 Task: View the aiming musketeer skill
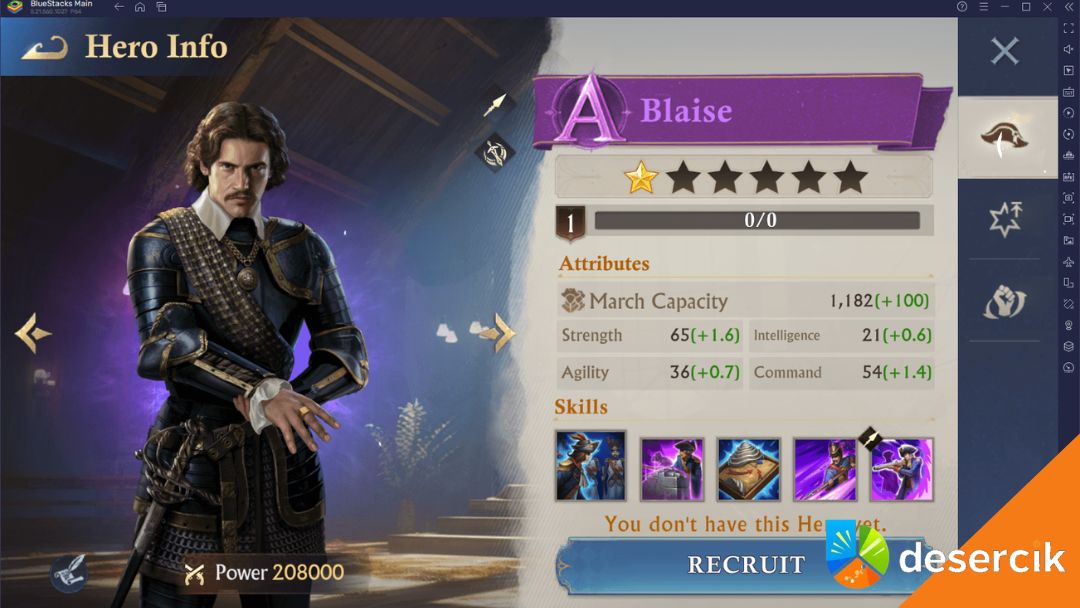(x=902, y=469)
